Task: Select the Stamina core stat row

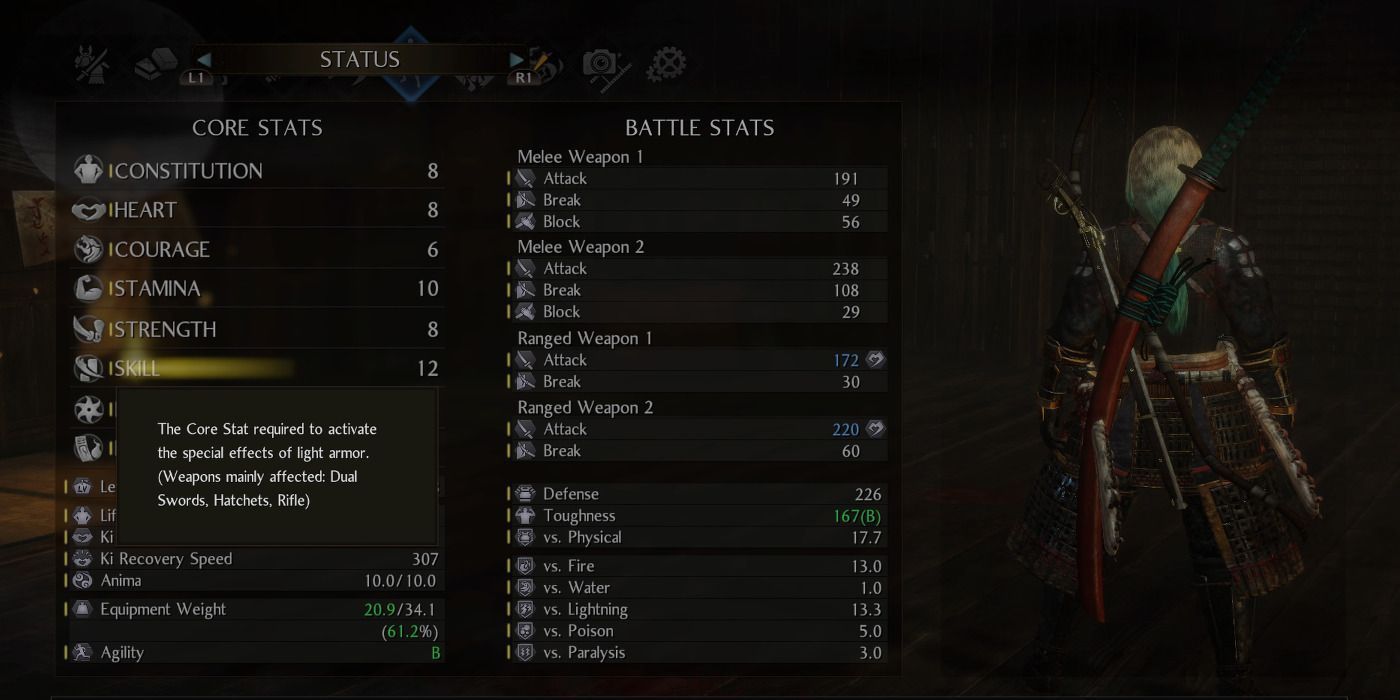Action: click(257, 289)
